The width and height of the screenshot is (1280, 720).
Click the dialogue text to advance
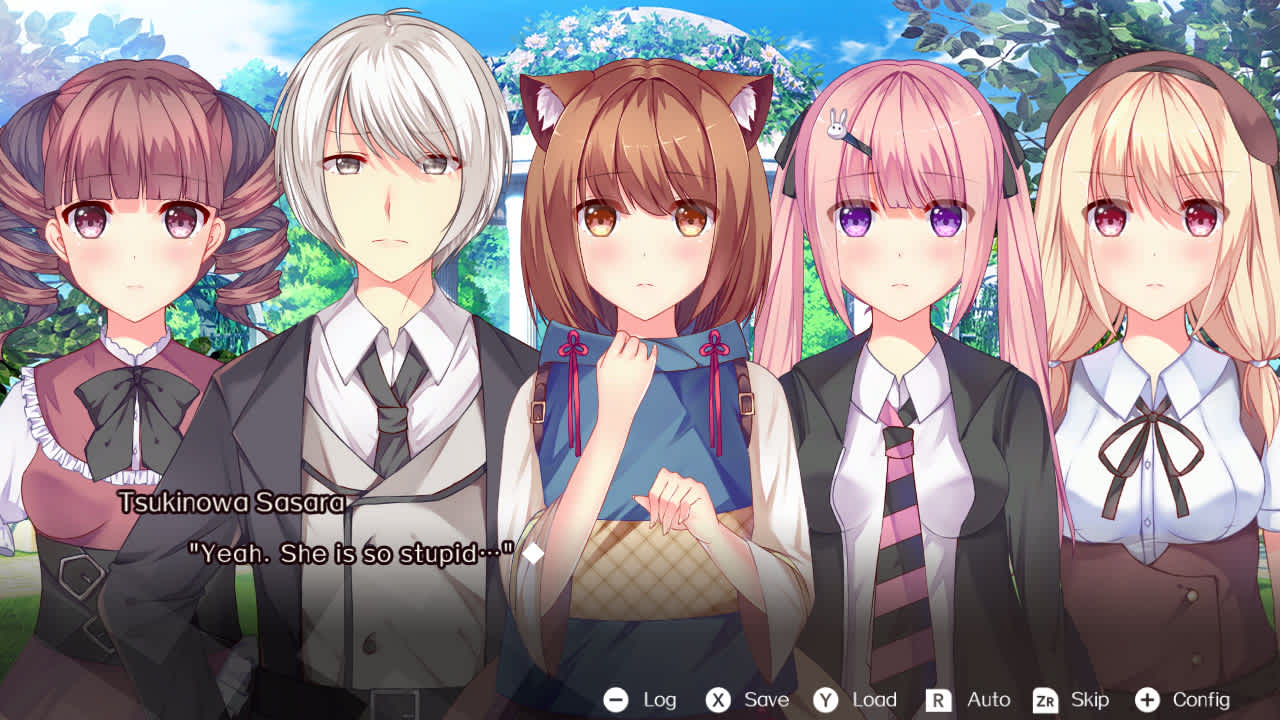350,551
